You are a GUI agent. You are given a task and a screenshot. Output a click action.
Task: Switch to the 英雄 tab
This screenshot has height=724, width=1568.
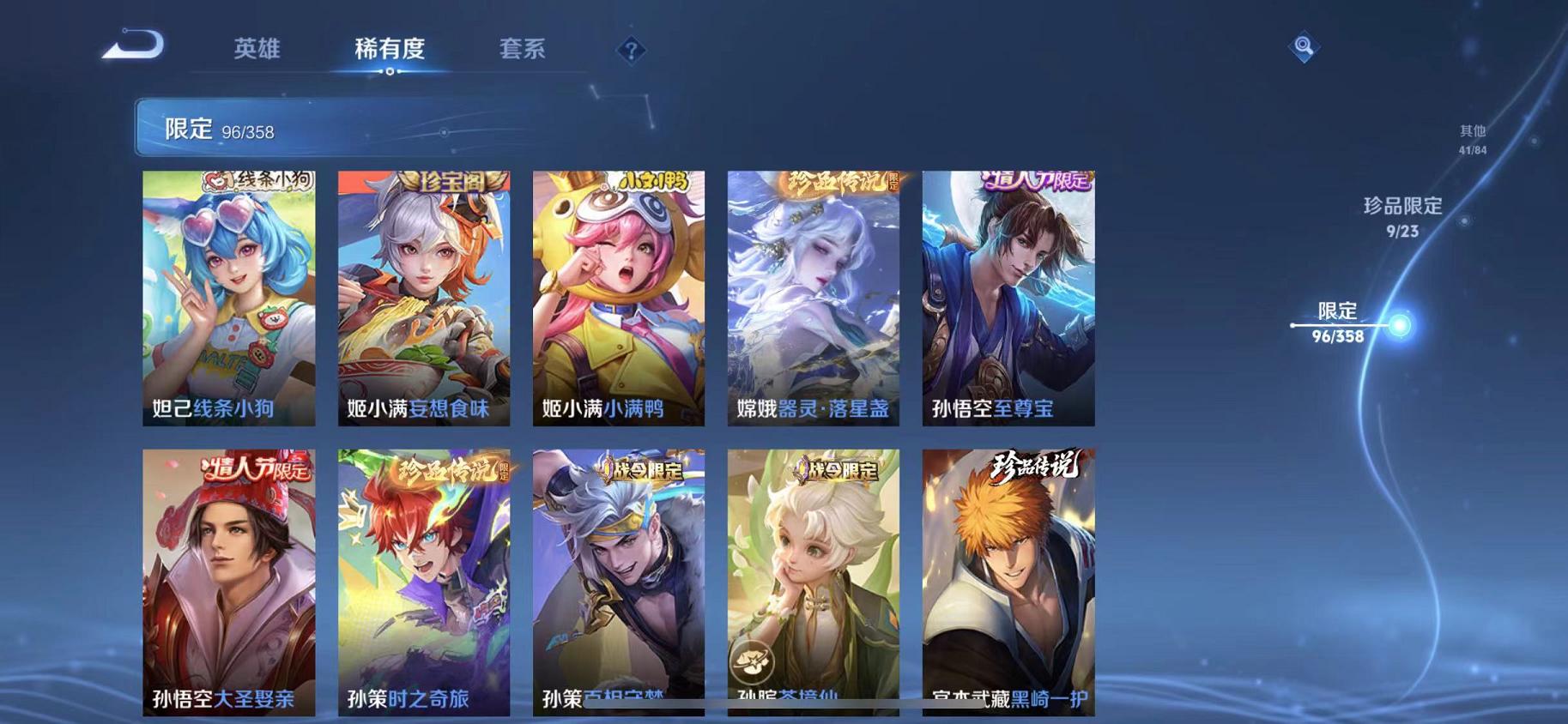click(x=256, y=50)
